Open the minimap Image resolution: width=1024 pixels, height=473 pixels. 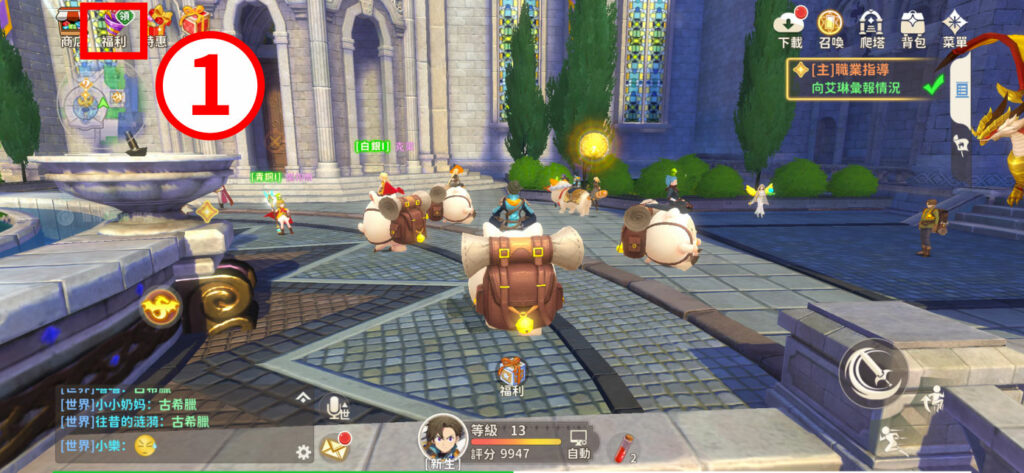96,99
